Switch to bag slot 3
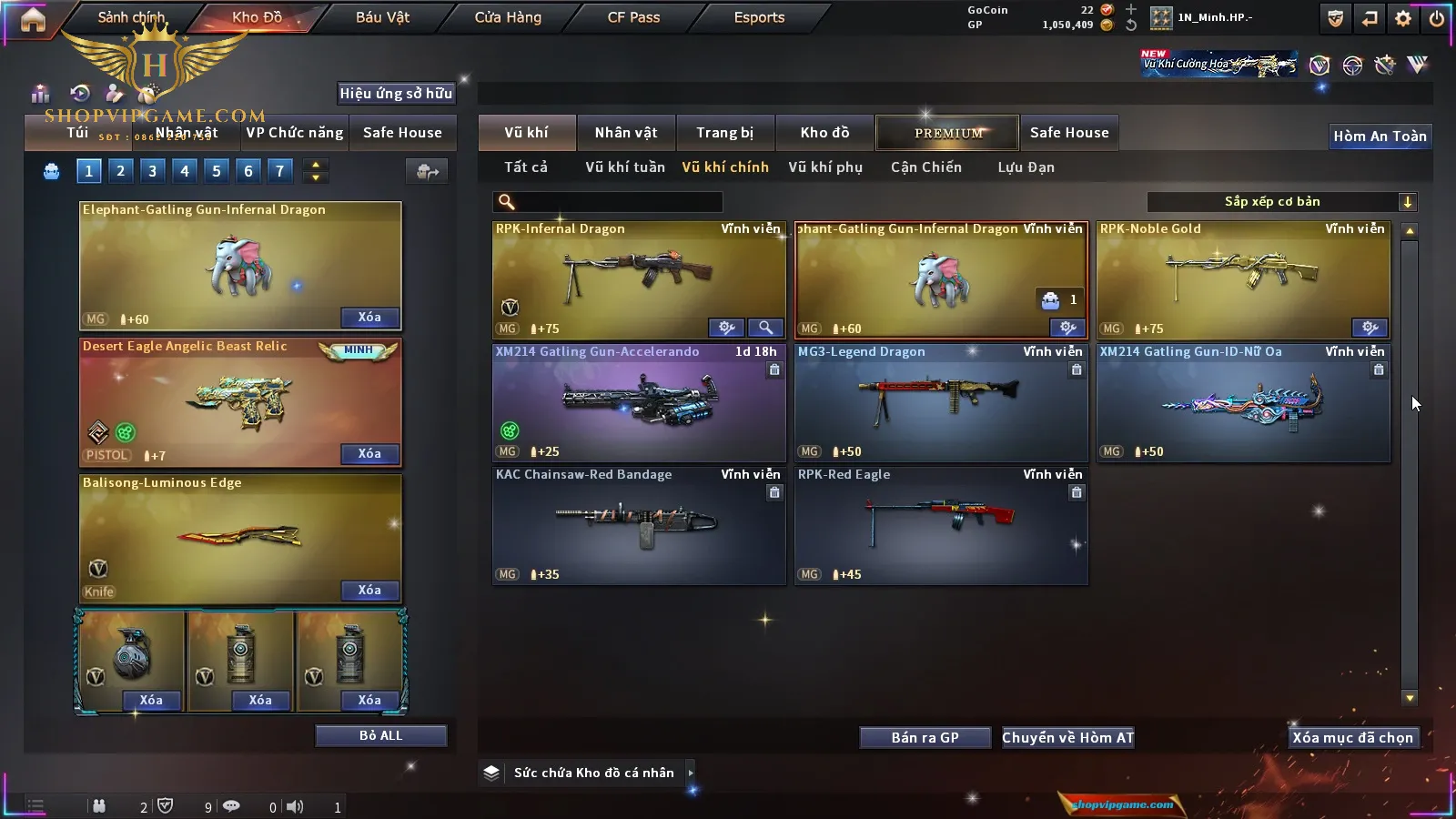The height and width of the screenshot is (819, 1456). [x=152, y=170]
